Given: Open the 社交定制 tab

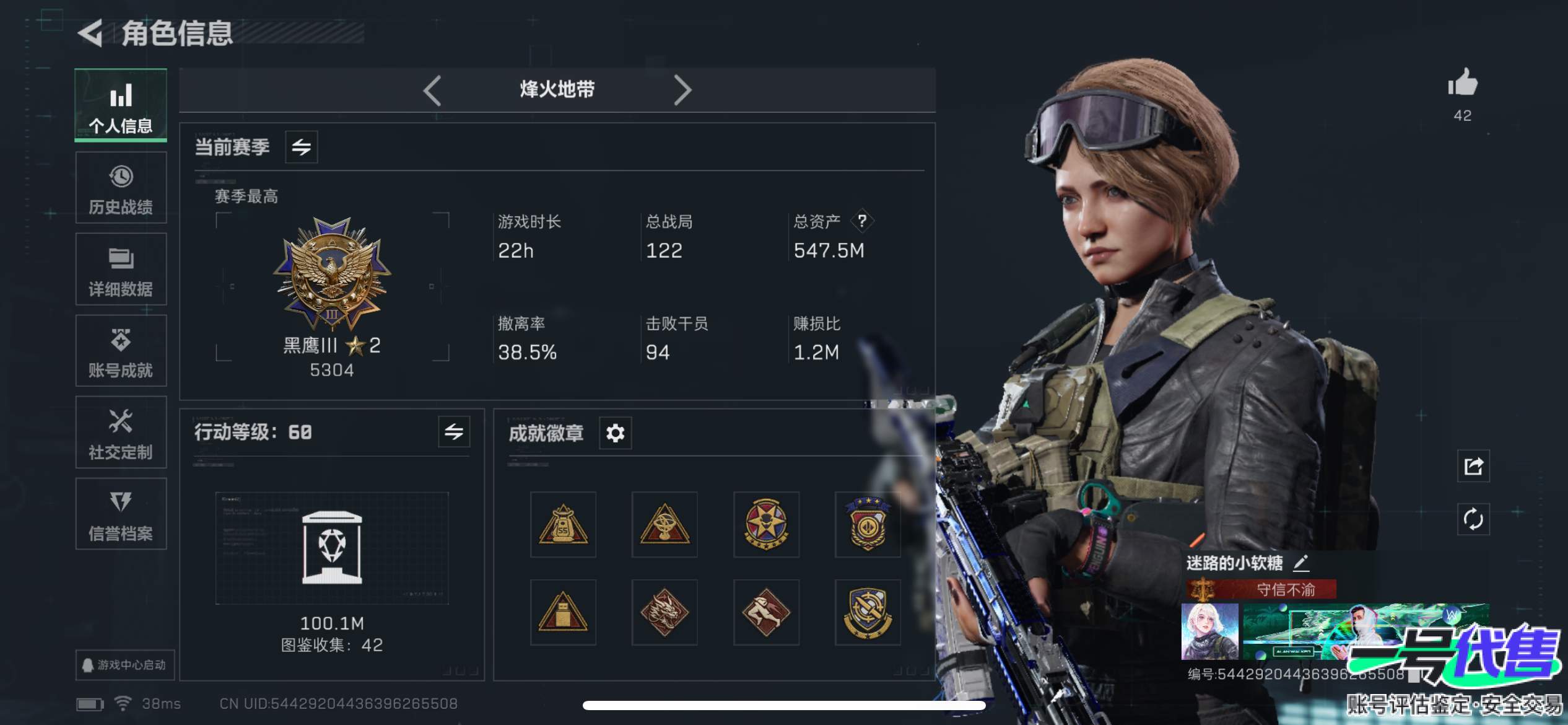Looking at the screenshot, I should 121,433.
